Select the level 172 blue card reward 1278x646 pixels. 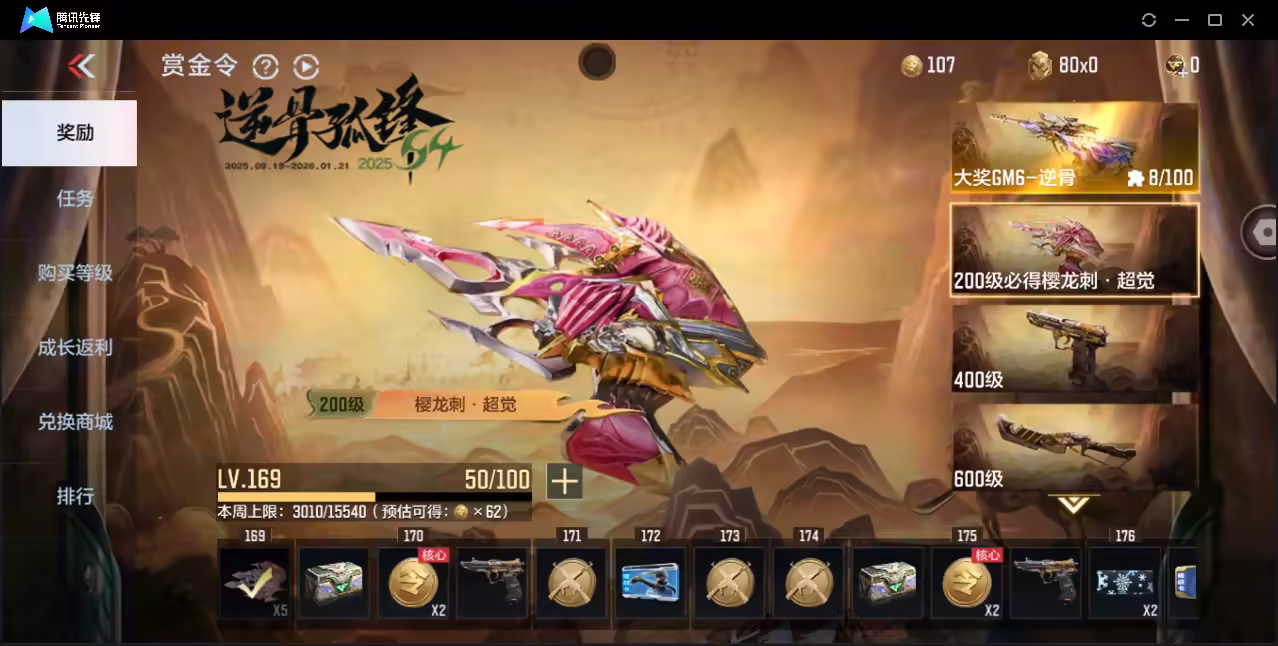(650, 582)
